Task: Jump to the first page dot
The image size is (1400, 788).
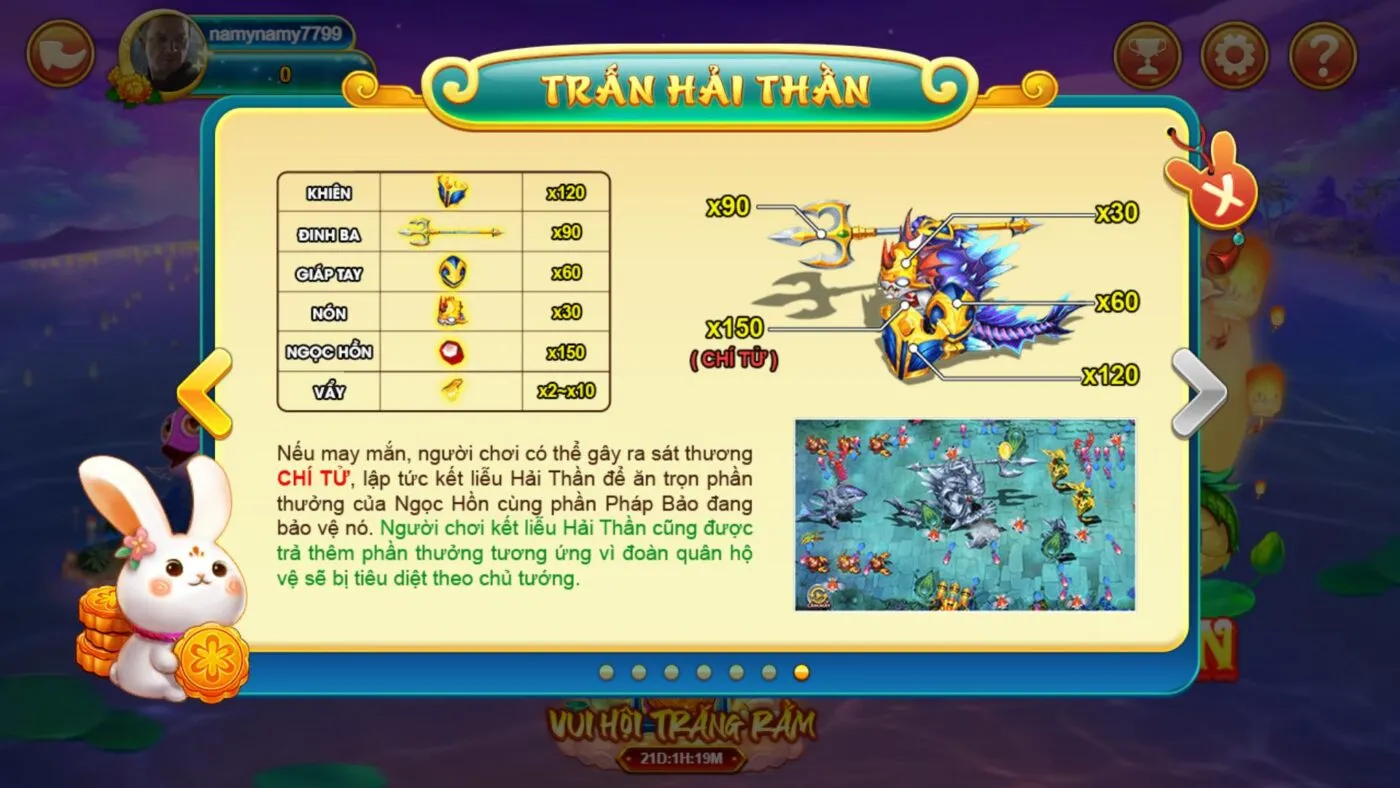Action: point(607,672)
